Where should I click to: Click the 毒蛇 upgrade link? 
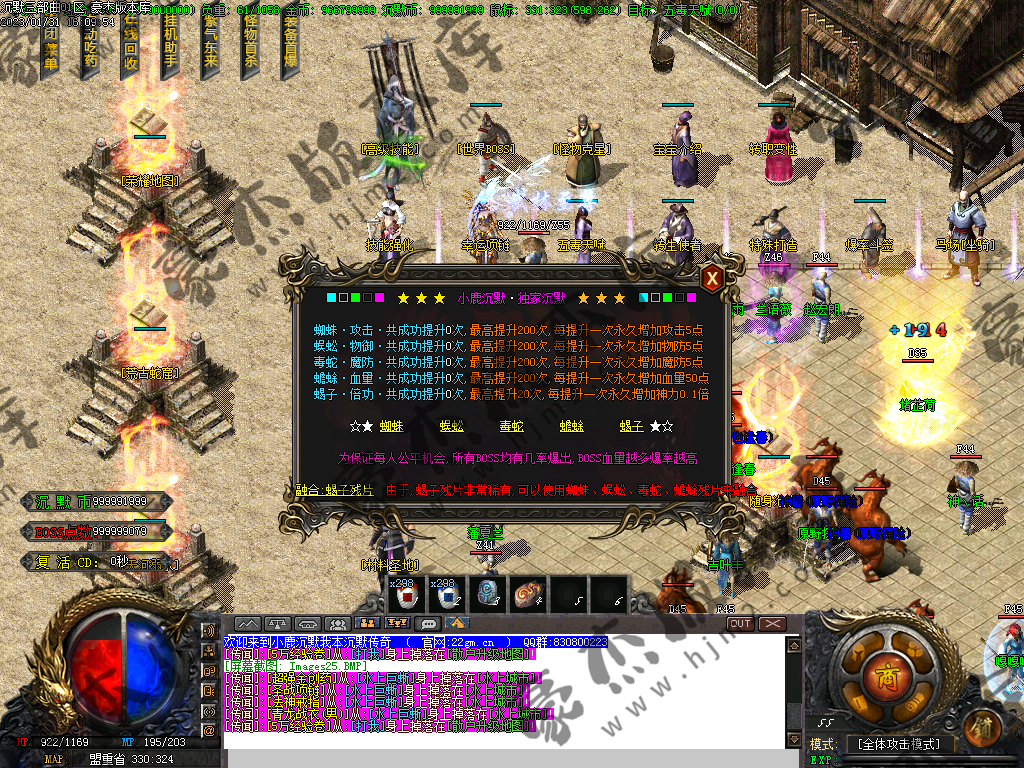pos(511,425)
